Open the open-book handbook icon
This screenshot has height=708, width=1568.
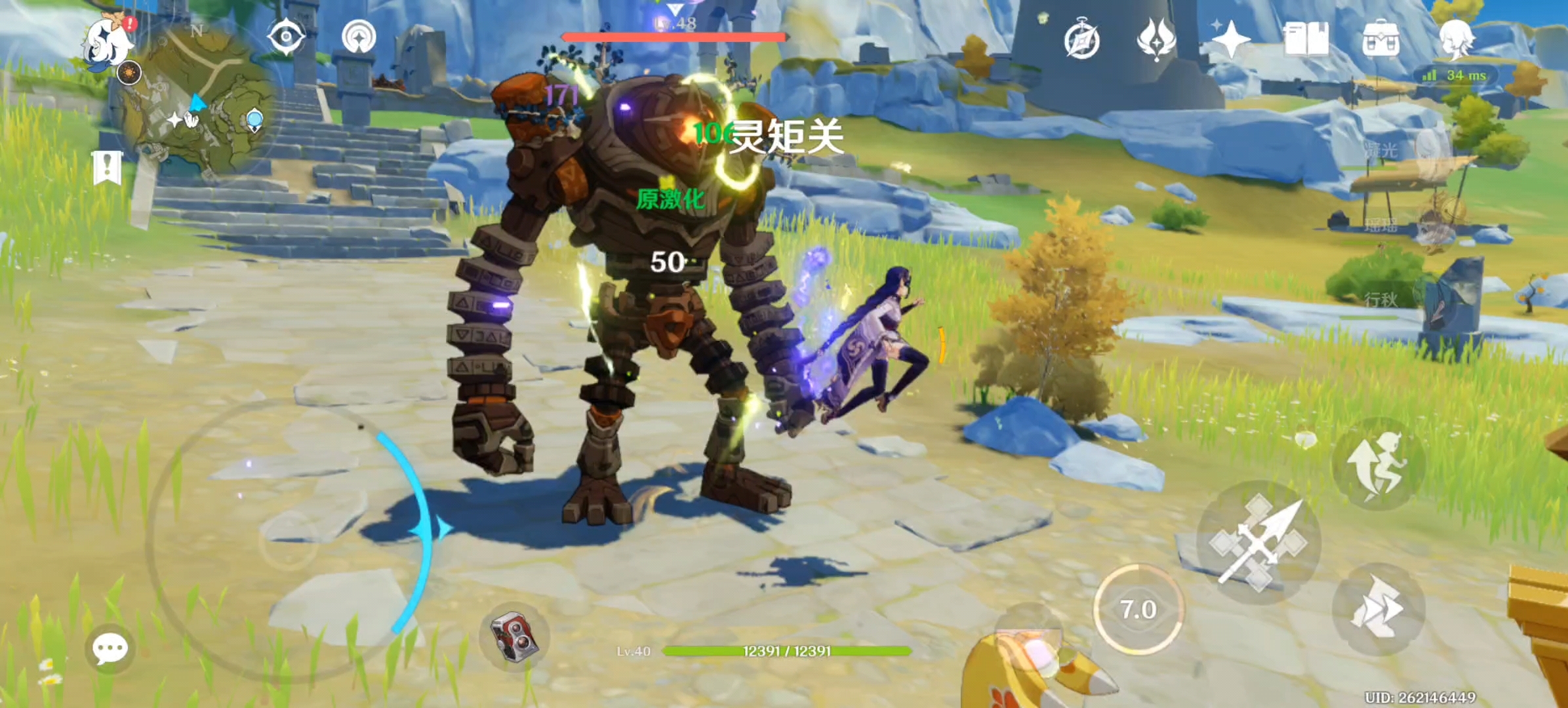click(x=1306, y=39)
